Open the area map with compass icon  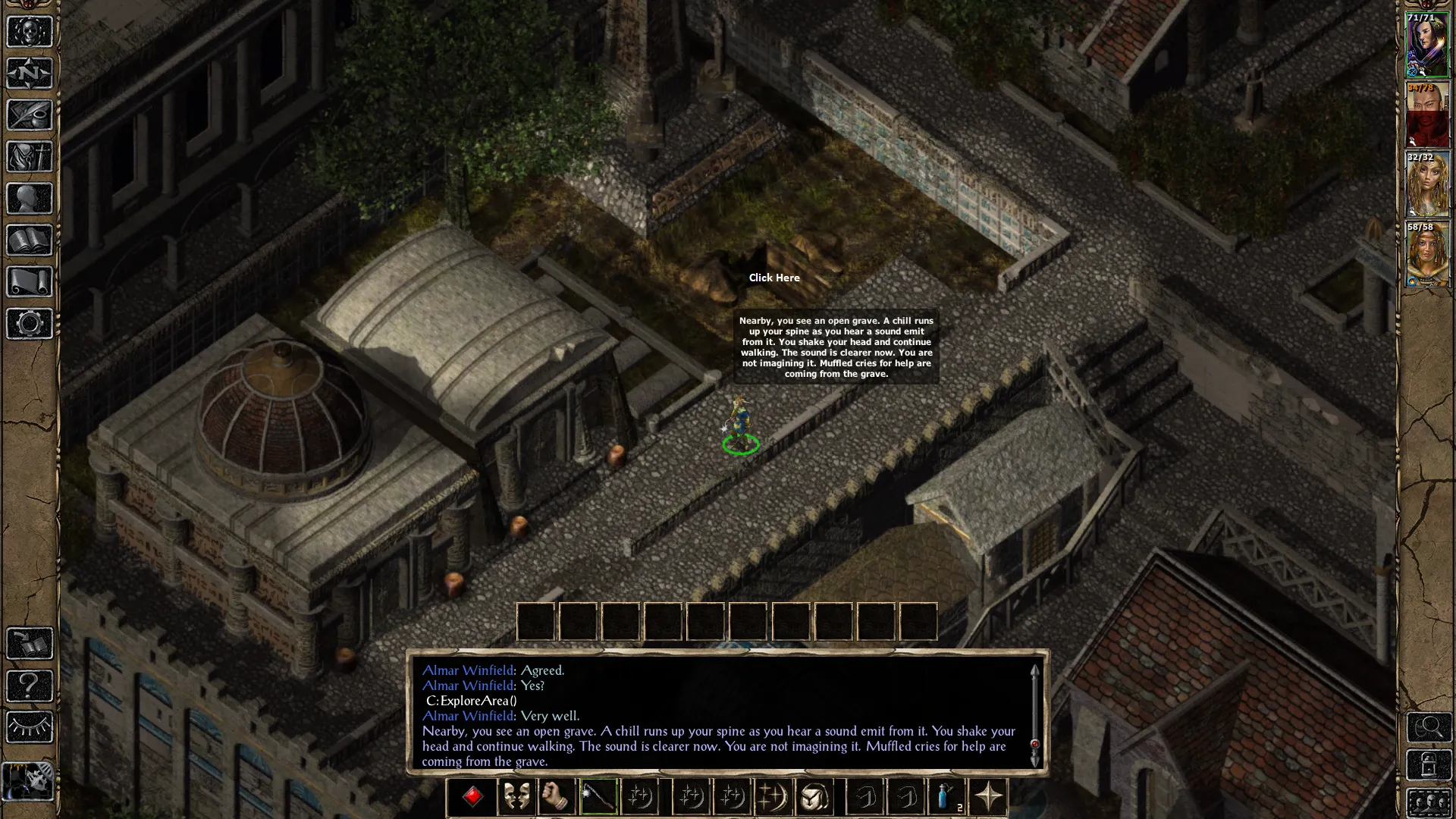[30, 74]
